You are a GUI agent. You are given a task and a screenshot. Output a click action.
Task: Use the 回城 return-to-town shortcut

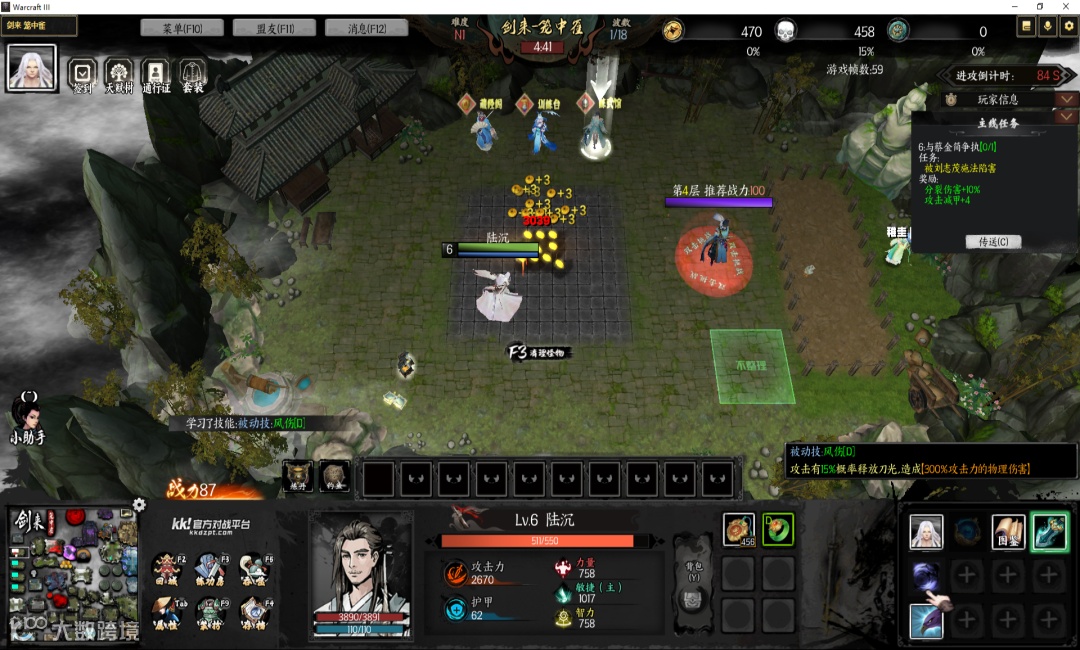pyautogui.click(x=166, y=568)
